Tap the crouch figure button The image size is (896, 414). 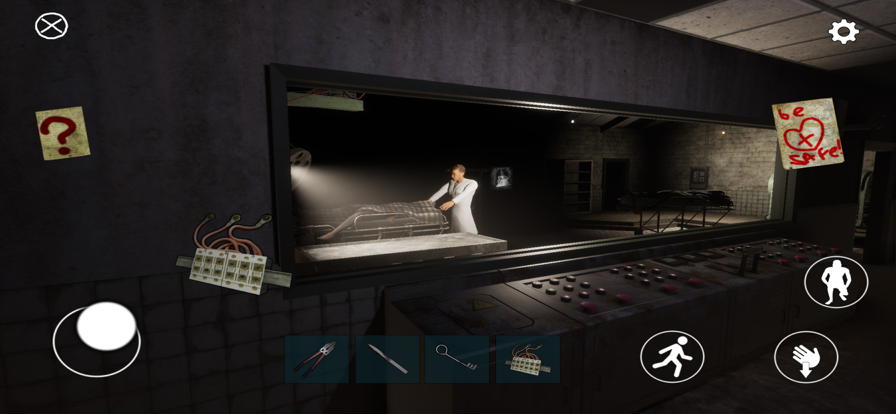point(836,282)
